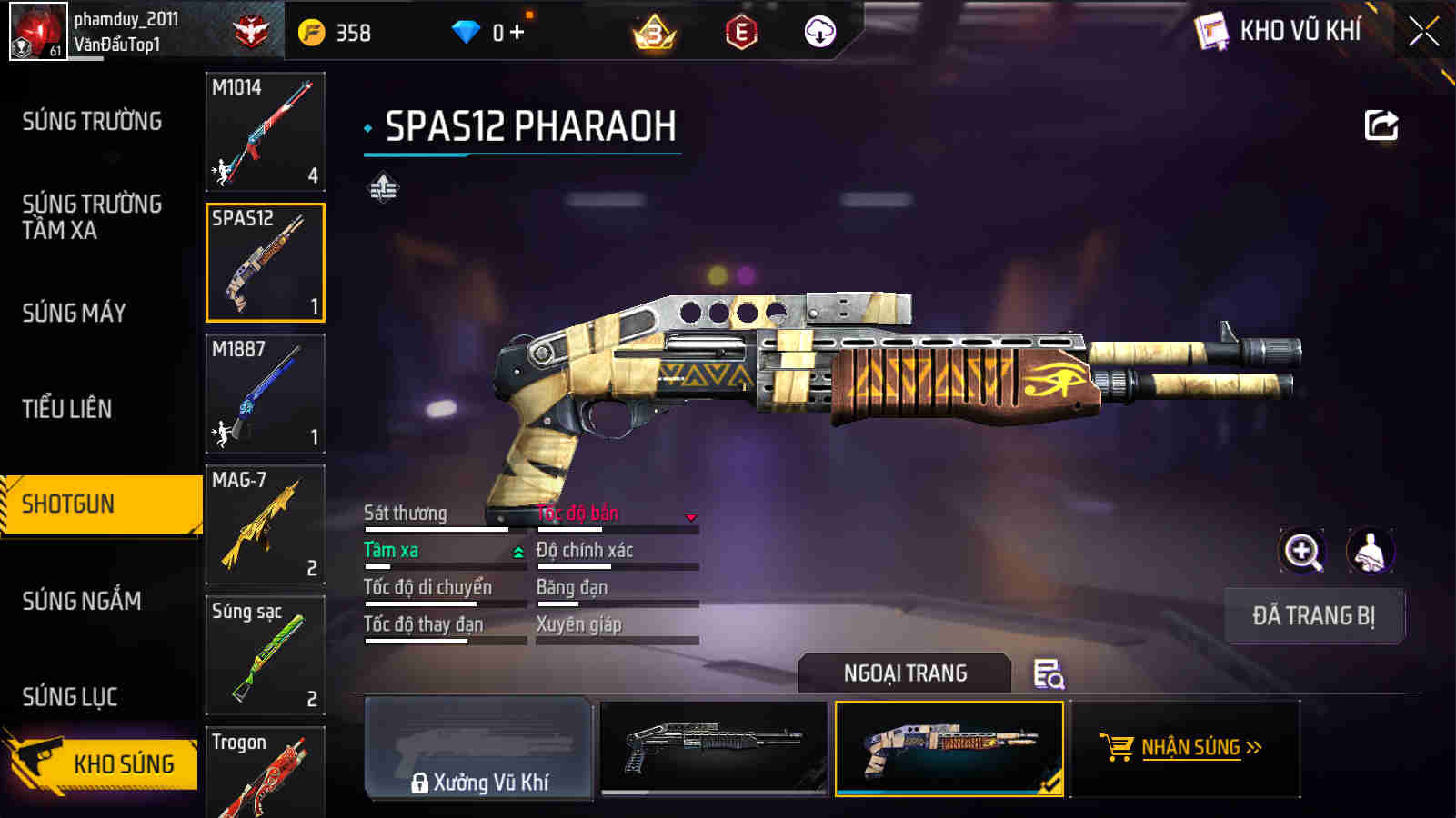Select the Súng Máy category

click(75, 314)
